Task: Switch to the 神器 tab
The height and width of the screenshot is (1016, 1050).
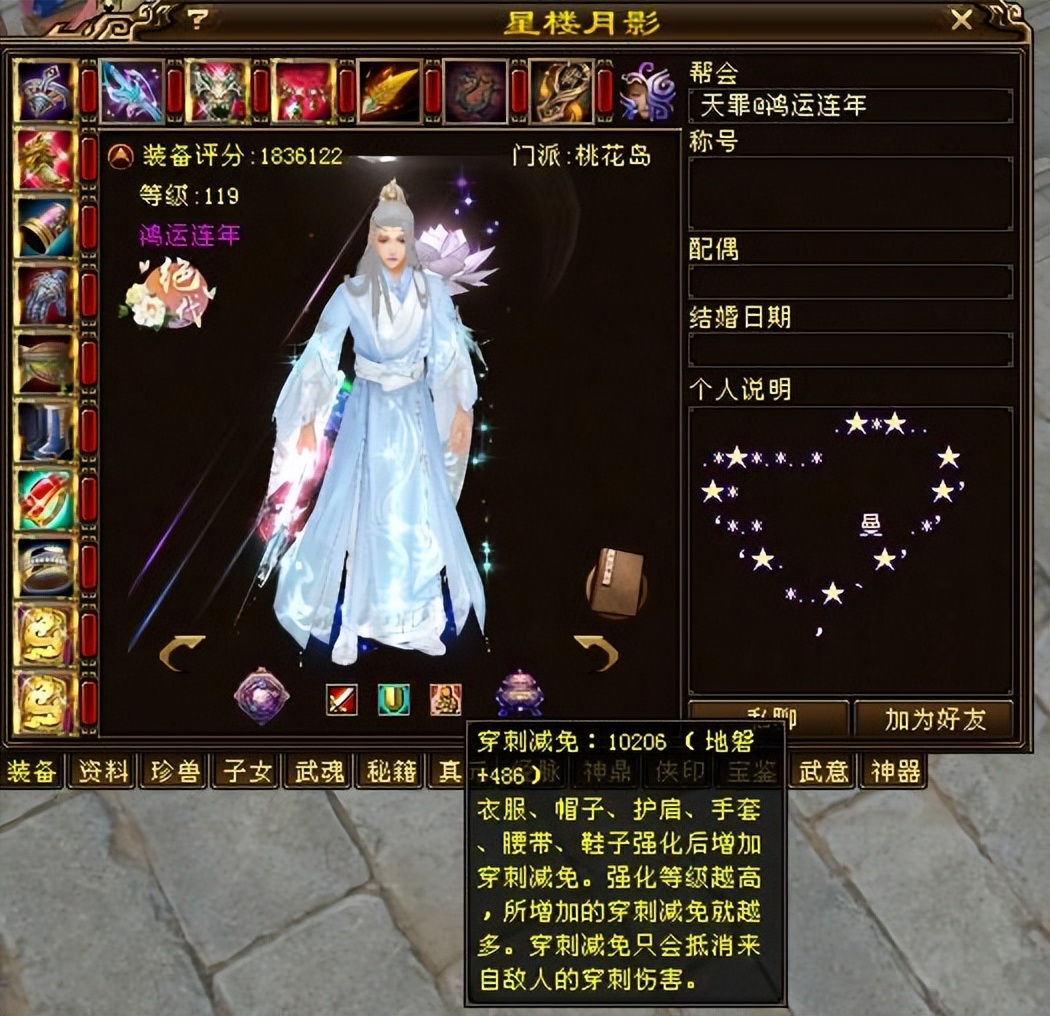Action: coord(893,771)
